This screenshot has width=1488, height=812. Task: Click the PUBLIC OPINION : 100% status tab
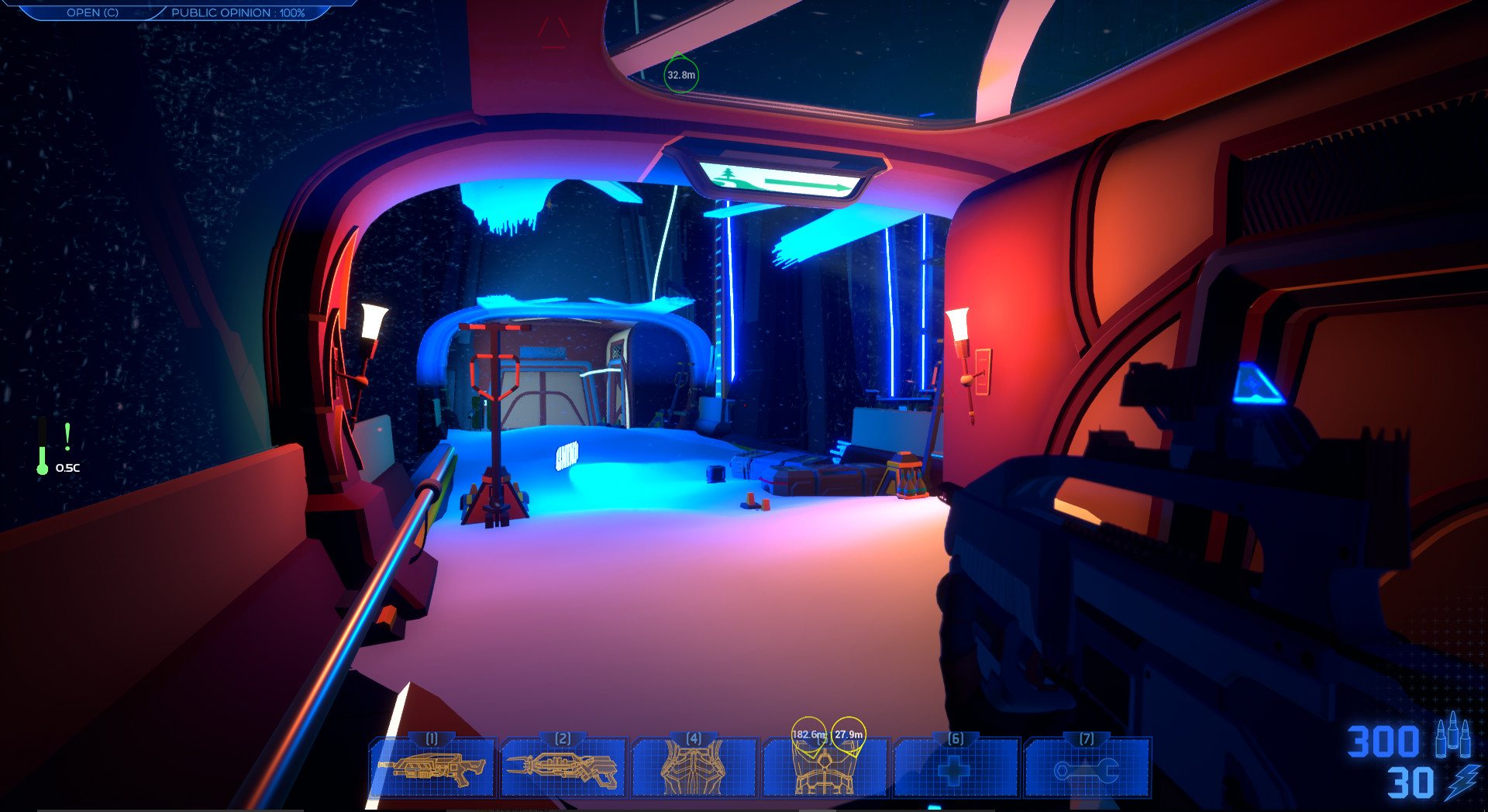tap(236, 12)
